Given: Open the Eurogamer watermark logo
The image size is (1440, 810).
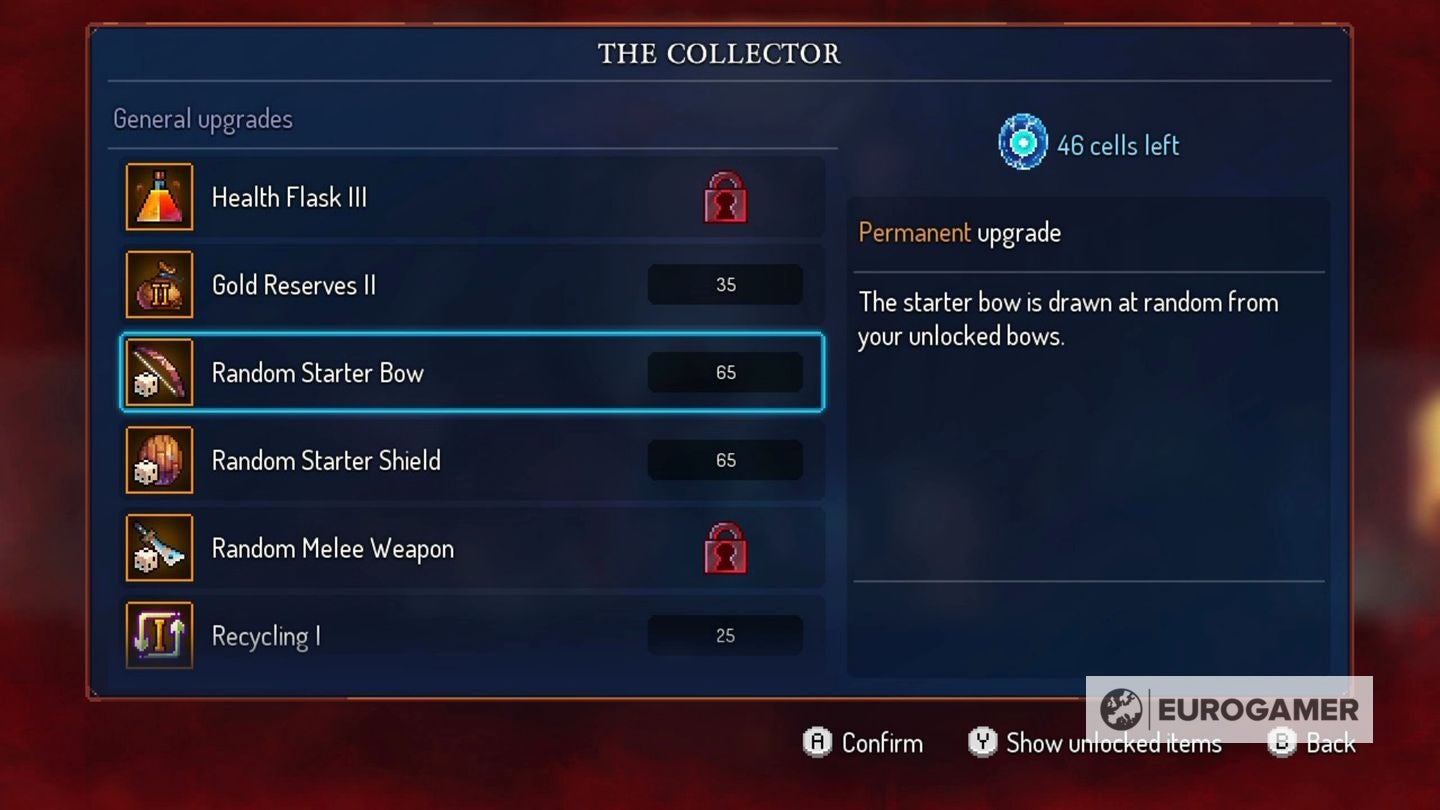Looking at the screenshot, I should coord(1229,710).
